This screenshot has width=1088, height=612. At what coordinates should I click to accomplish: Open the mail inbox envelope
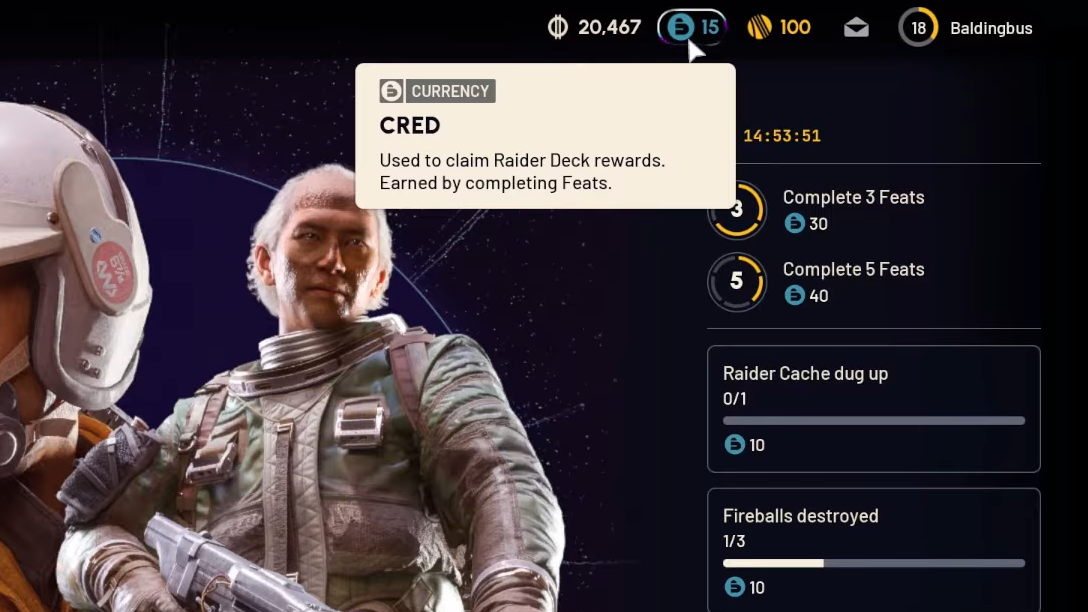pyautogui.click(x=856, y=28)
